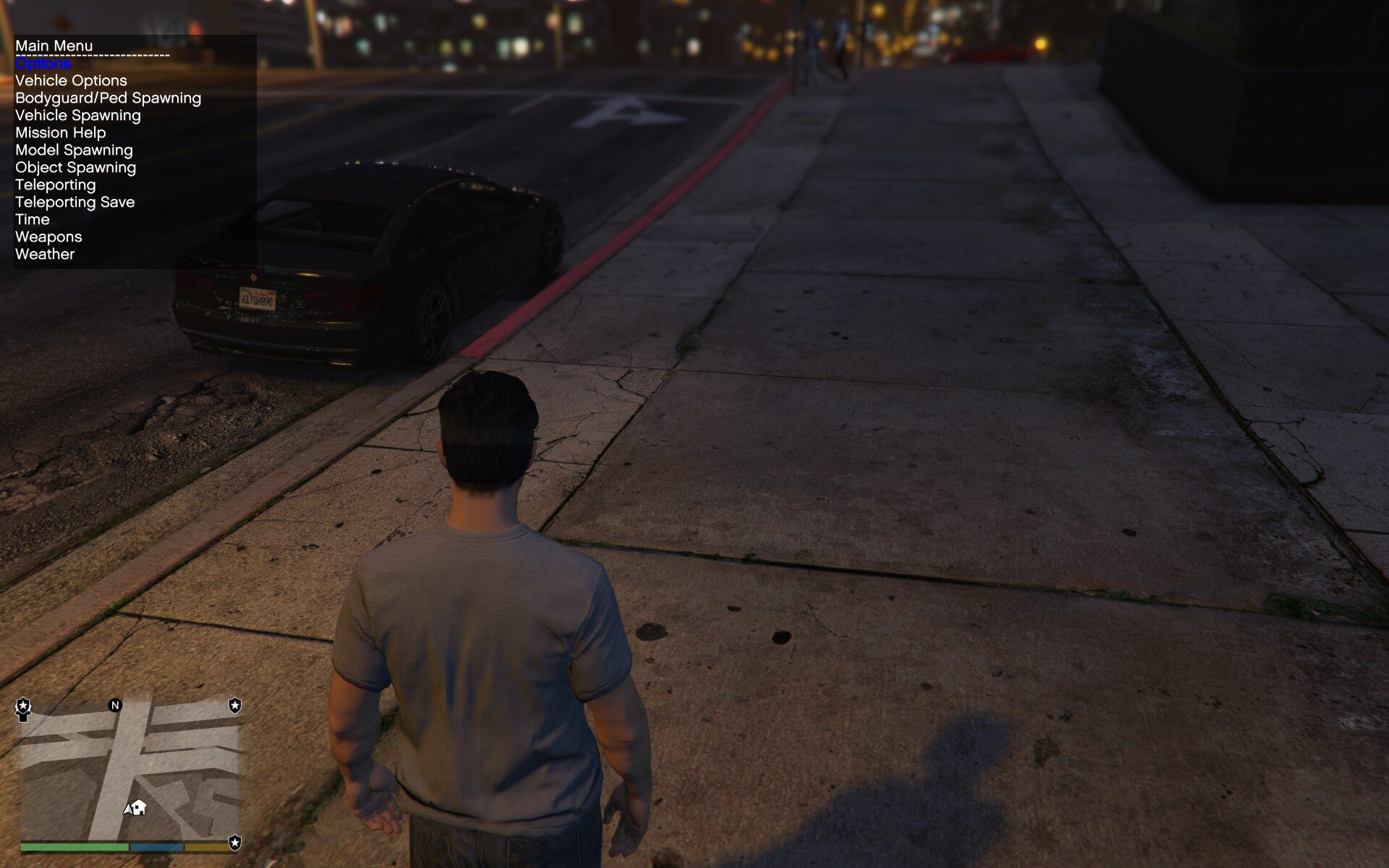The width and height of the screenshot is (1389, 868).
Task: Choose Bodyguard/Ped Spawning
Action: [108, 98]
